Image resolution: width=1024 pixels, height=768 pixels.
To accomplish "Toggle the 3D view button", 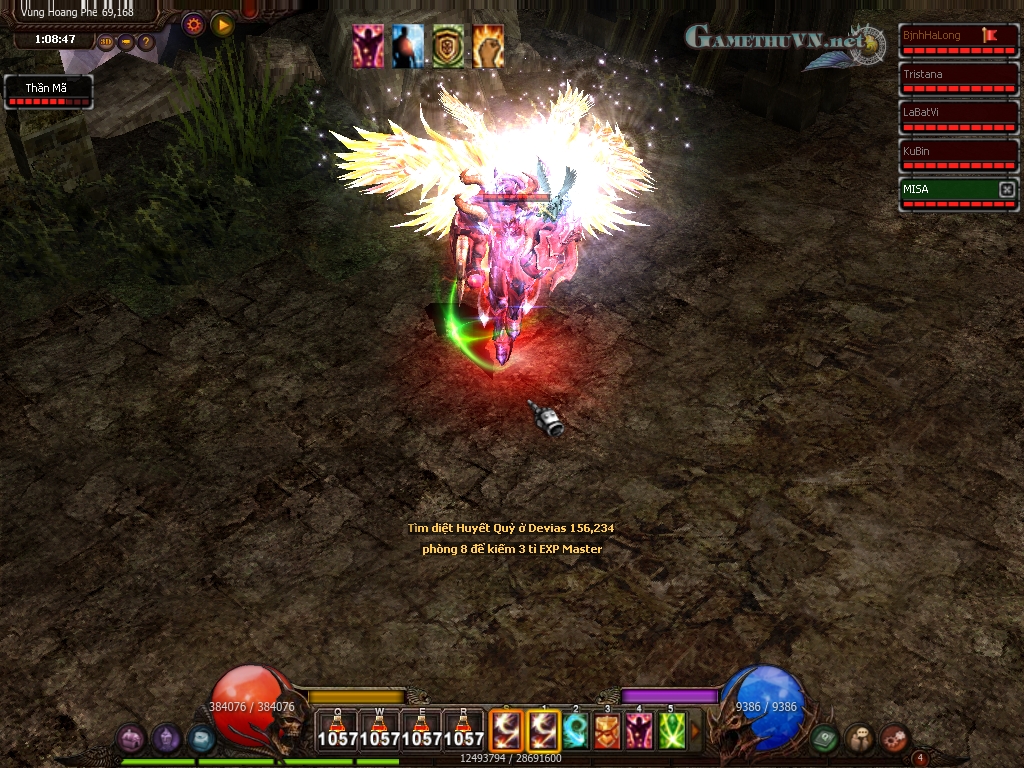I will (x=107, y=42).
